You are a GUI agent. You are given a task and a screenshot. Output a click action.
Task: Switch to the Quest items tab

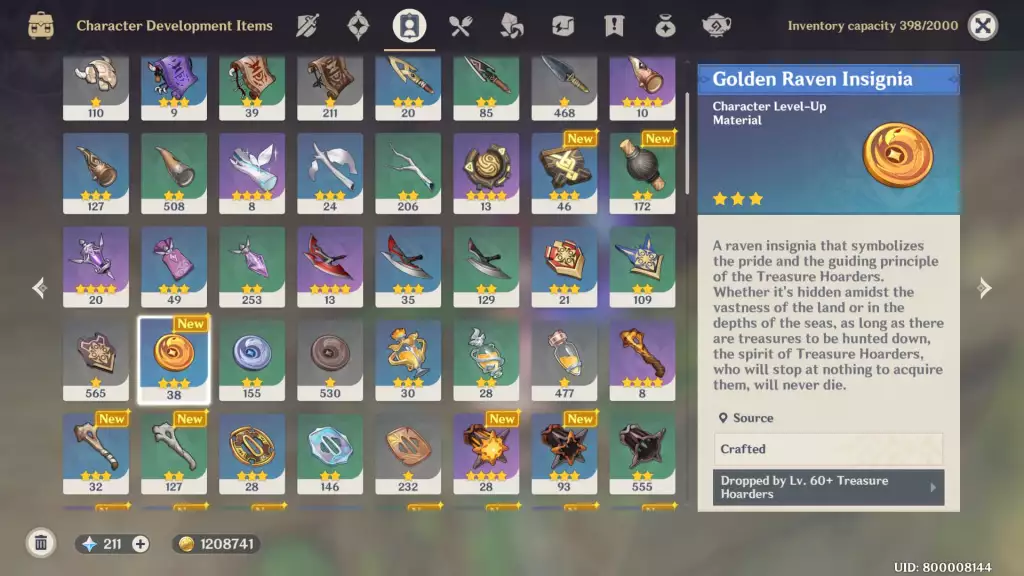[x=613, y=26]
